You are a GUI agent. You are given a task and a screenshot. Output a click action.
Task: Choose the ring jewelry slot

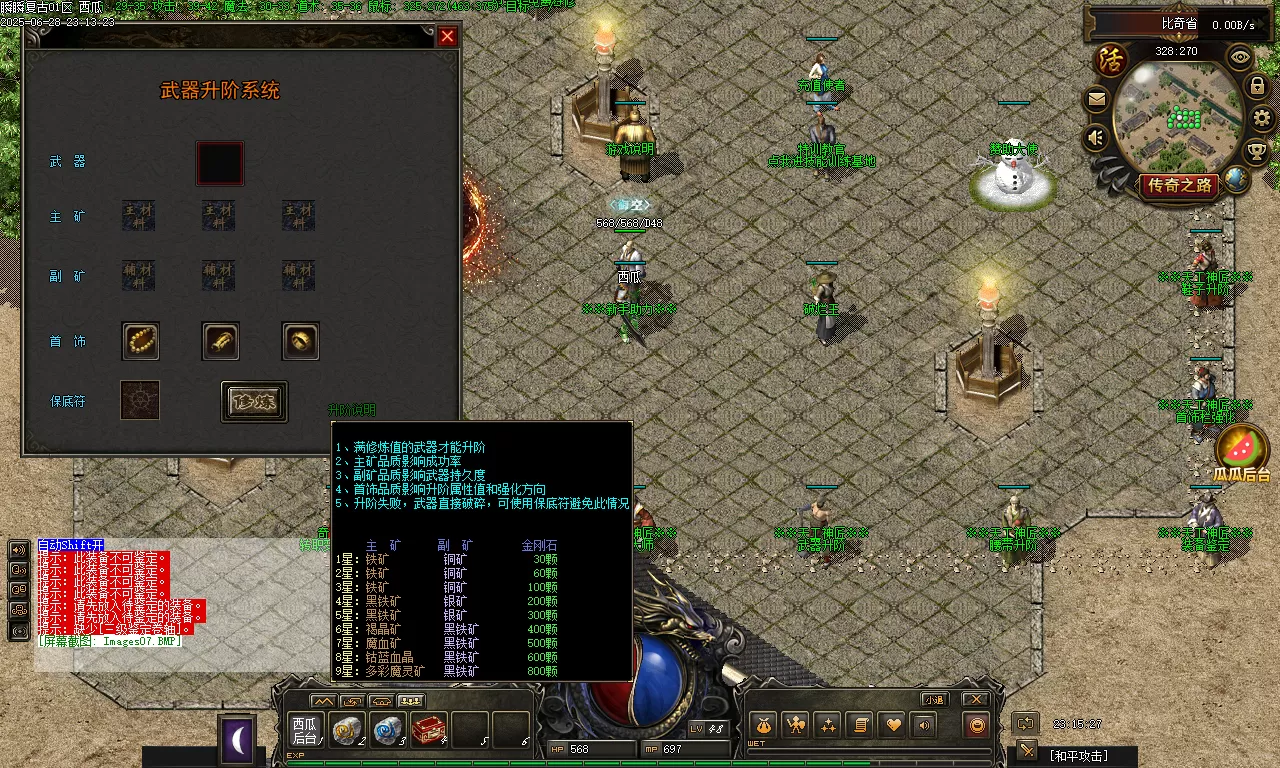coord(300,341)
